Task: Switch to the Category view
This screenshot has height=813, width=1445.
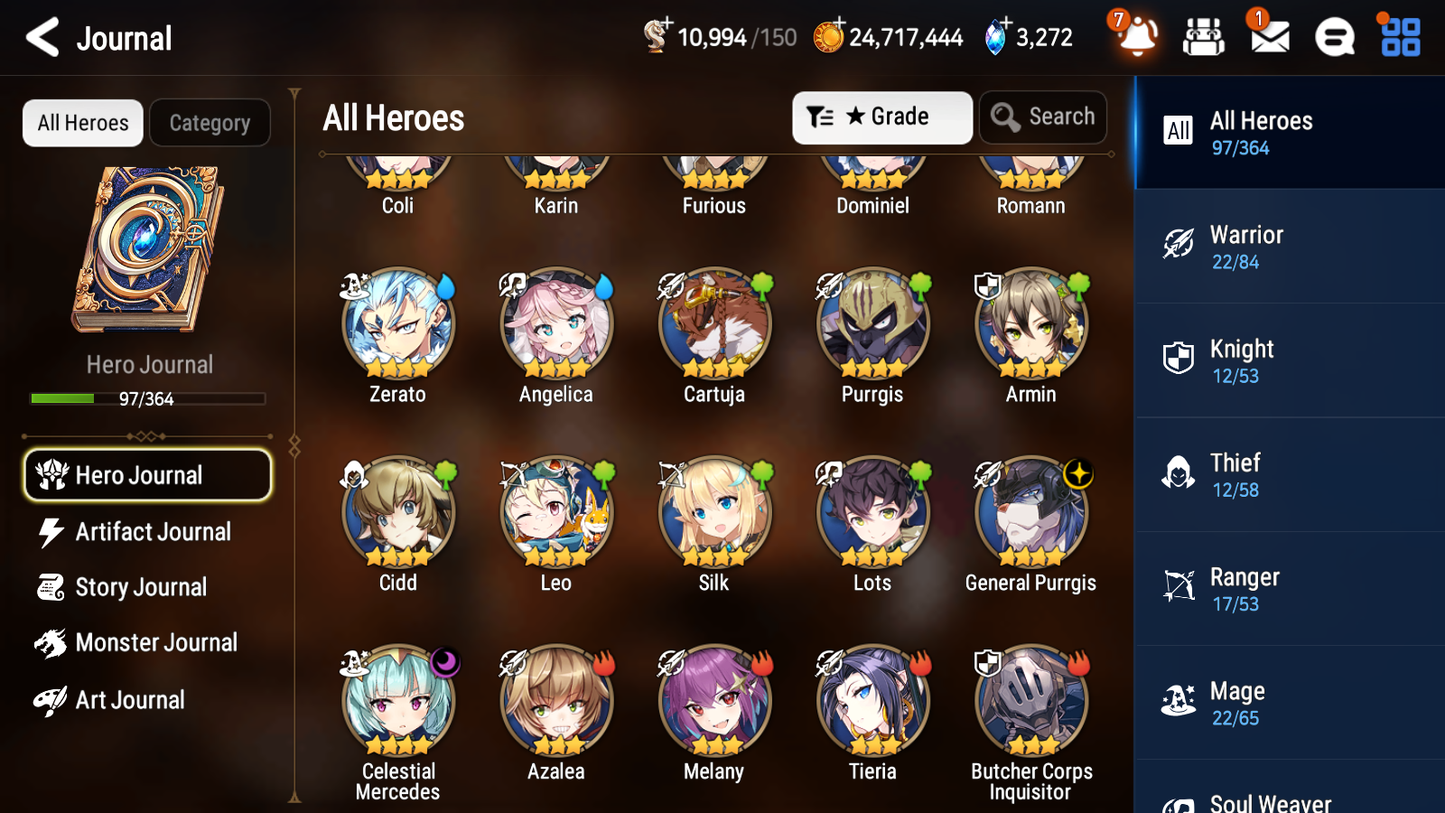Action: pyautogui.click(x=210, y=122)
